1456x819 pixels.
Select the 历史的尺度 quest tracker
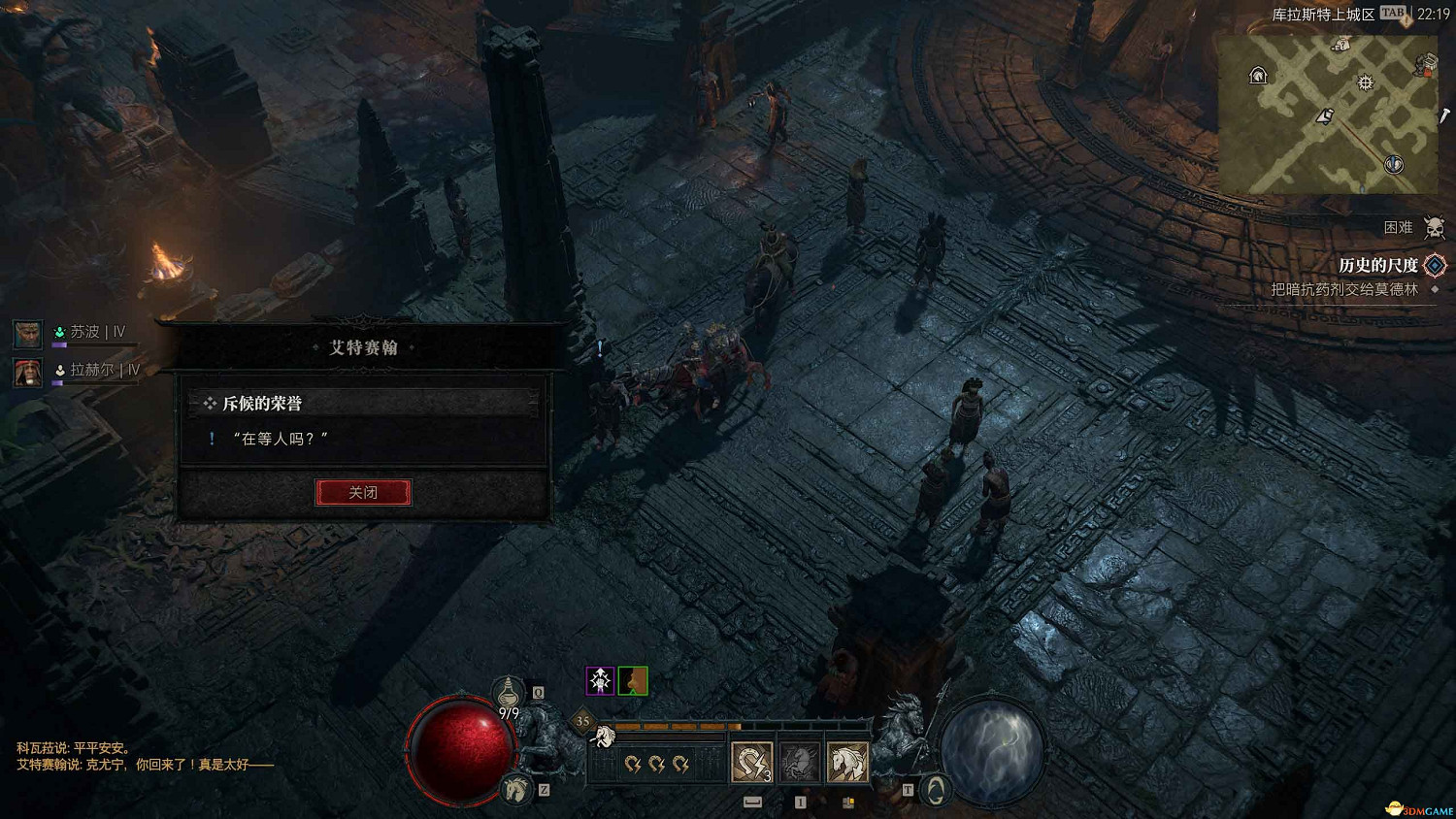click(x=1378, y=265)
